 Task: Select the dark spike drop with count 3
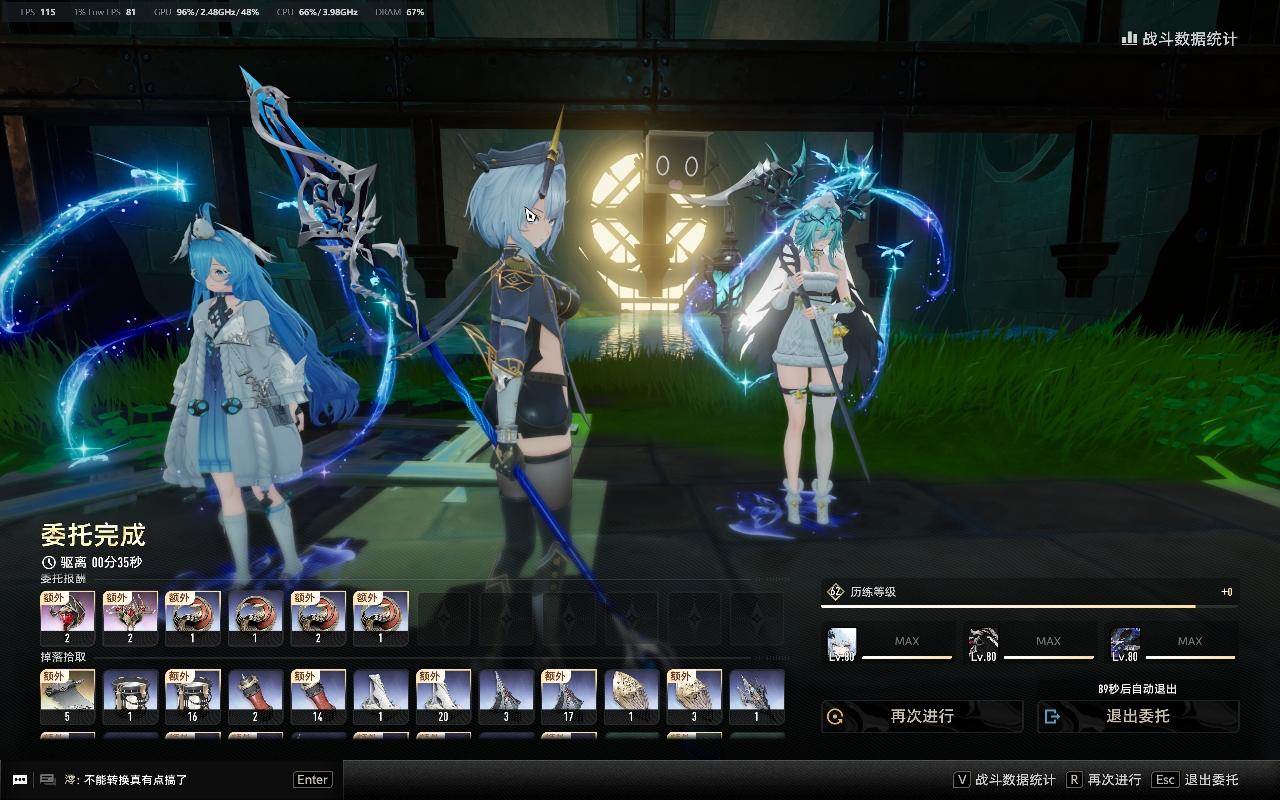click(506, 696)
